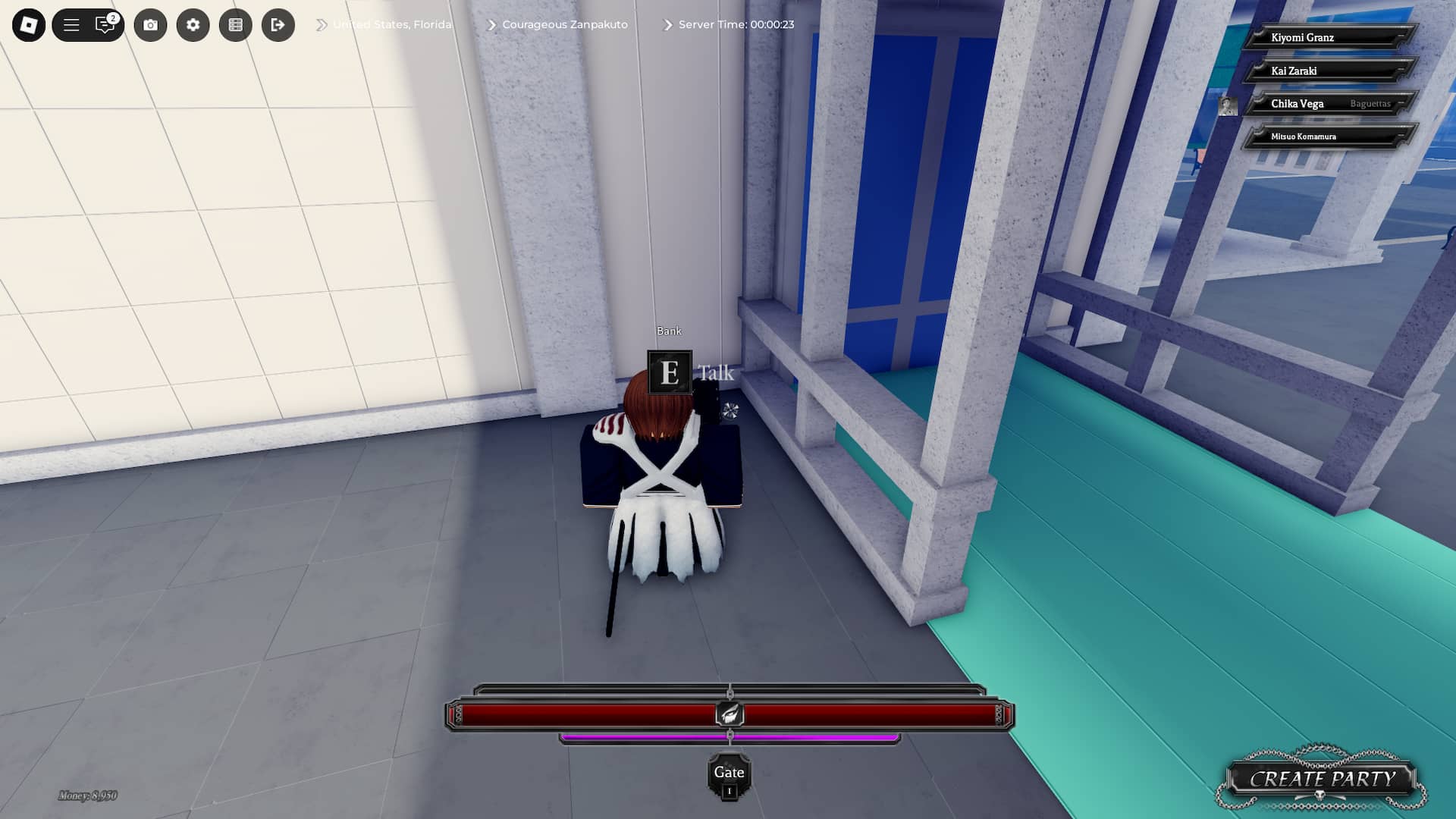
Task: Open the hamburger menu
Action: [x=72, y=25]
